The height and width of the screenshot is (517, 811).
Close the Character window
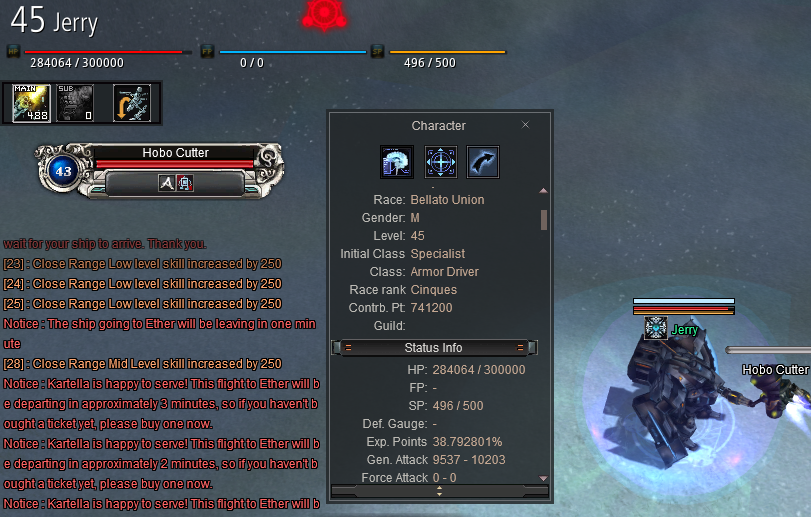(526, 125)
